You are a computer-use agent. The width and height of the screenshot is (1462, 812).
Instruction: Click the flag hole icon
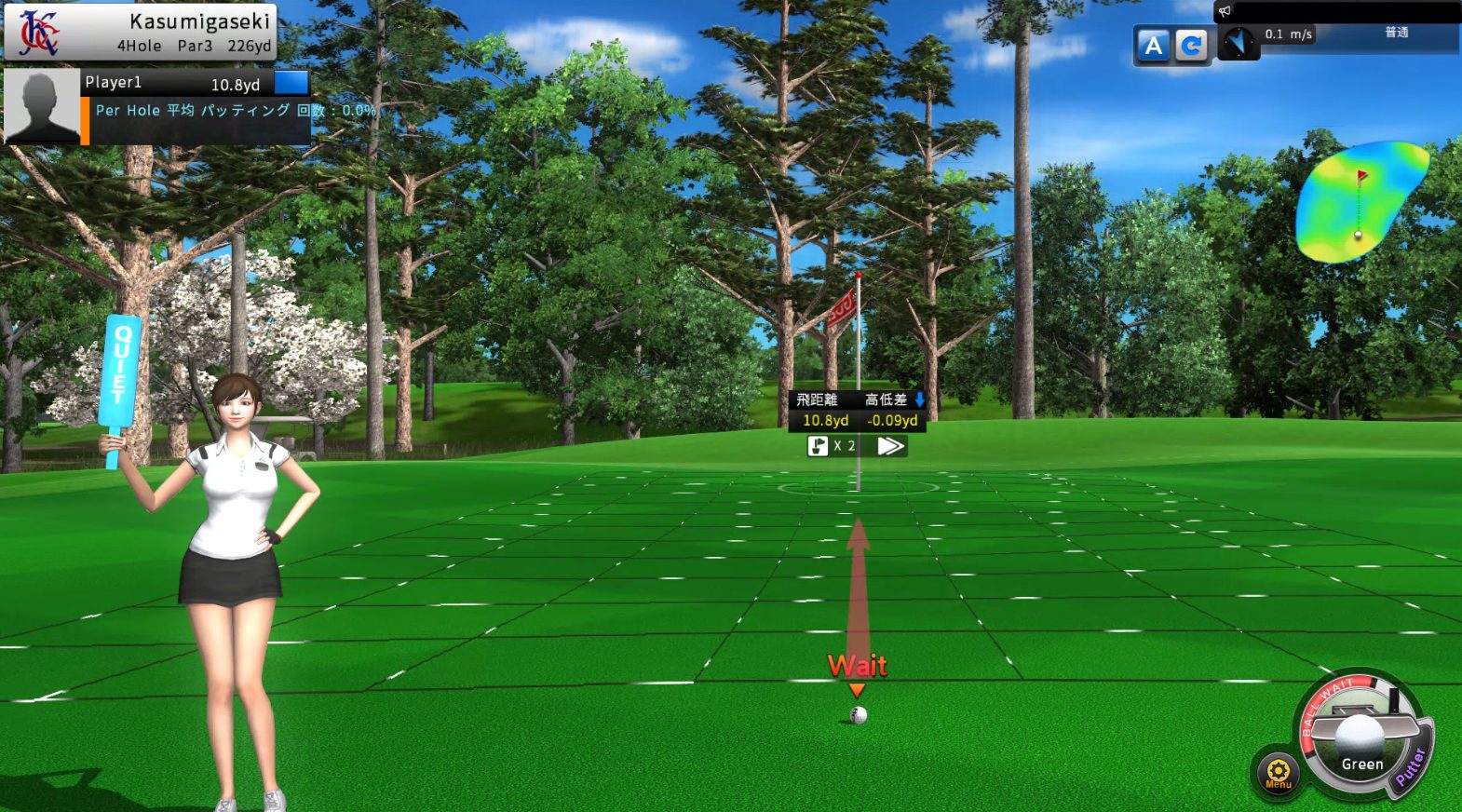click(x=818, y=446)
